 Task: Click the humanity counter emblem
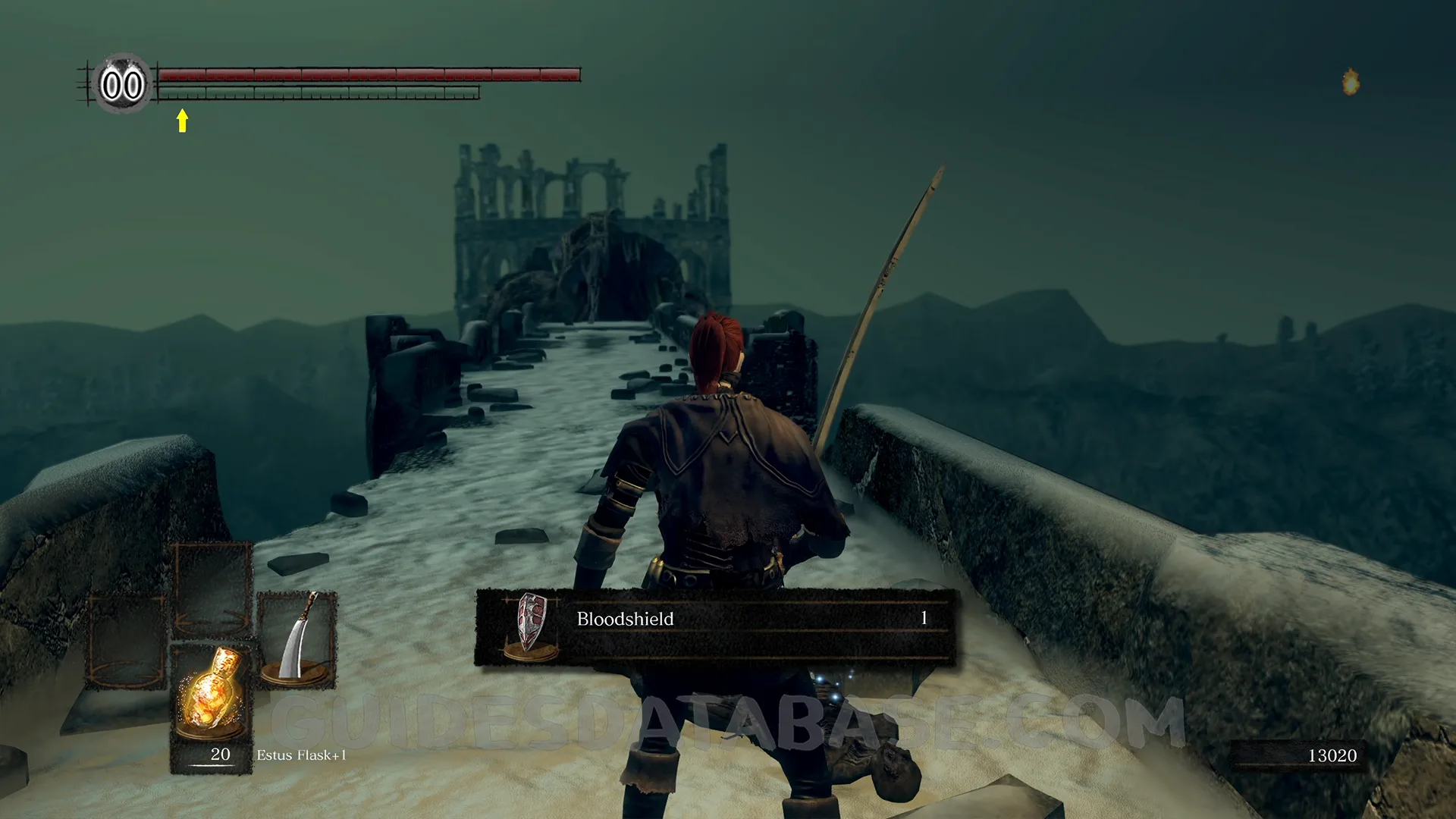(x=122, y=84)
